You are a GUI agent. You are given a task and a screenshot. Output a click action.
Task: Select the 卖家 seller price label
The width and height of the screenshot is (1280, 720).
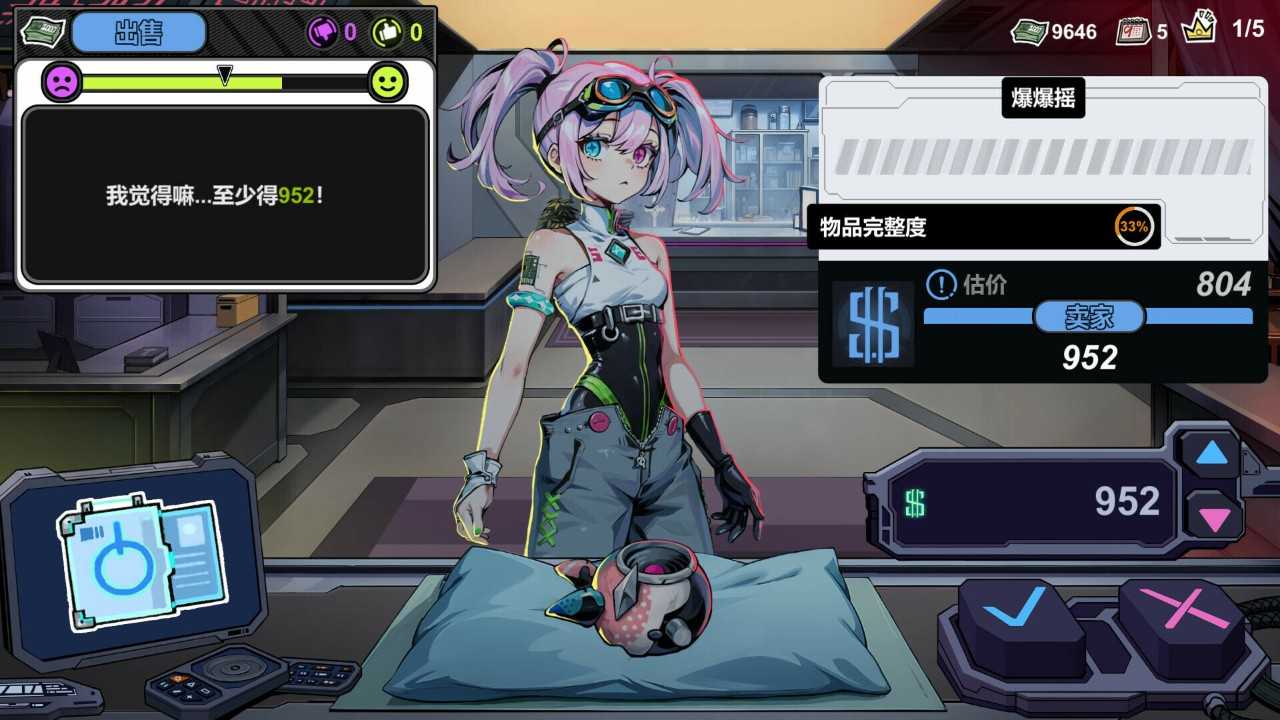(x=1088, y=317)
